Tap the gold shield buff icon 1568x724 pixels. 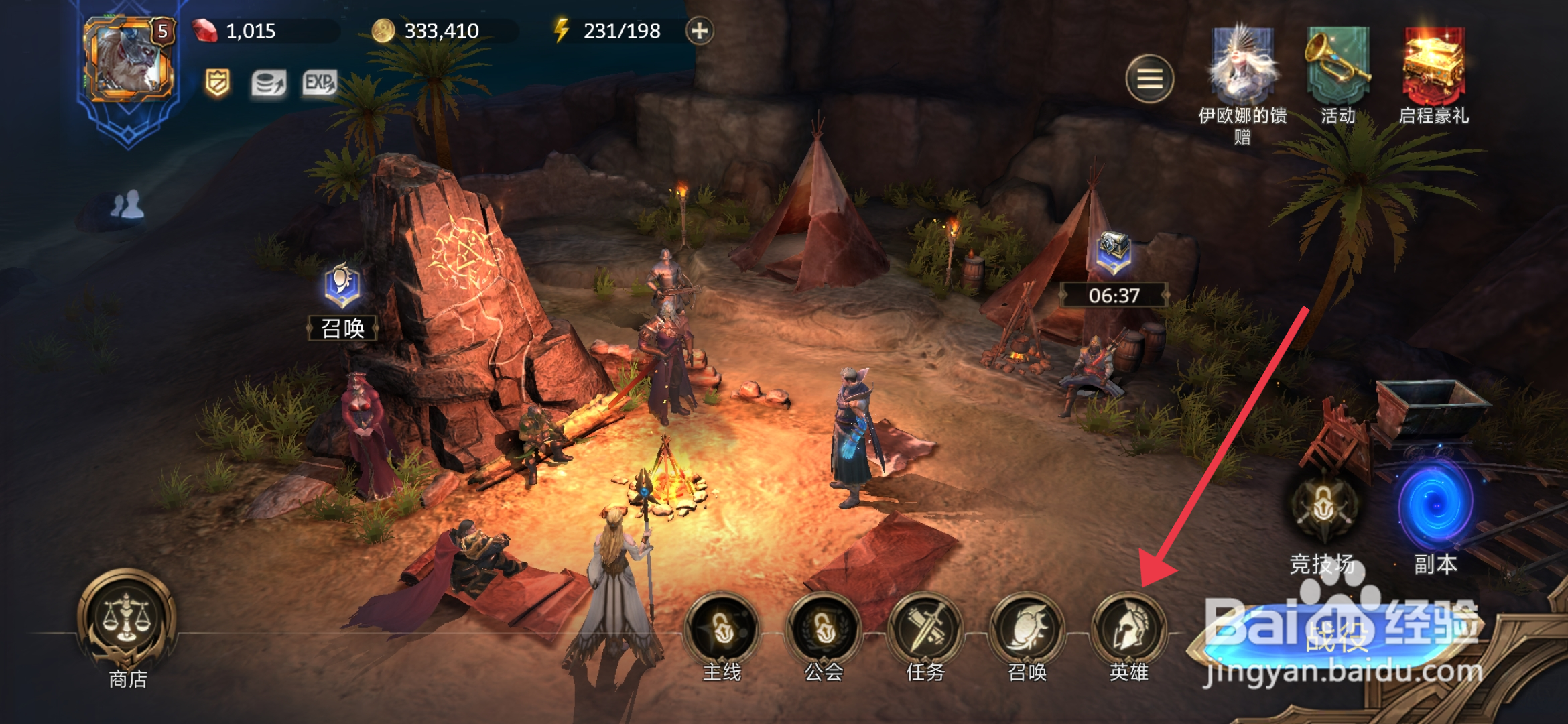click(x=217, y=84)
